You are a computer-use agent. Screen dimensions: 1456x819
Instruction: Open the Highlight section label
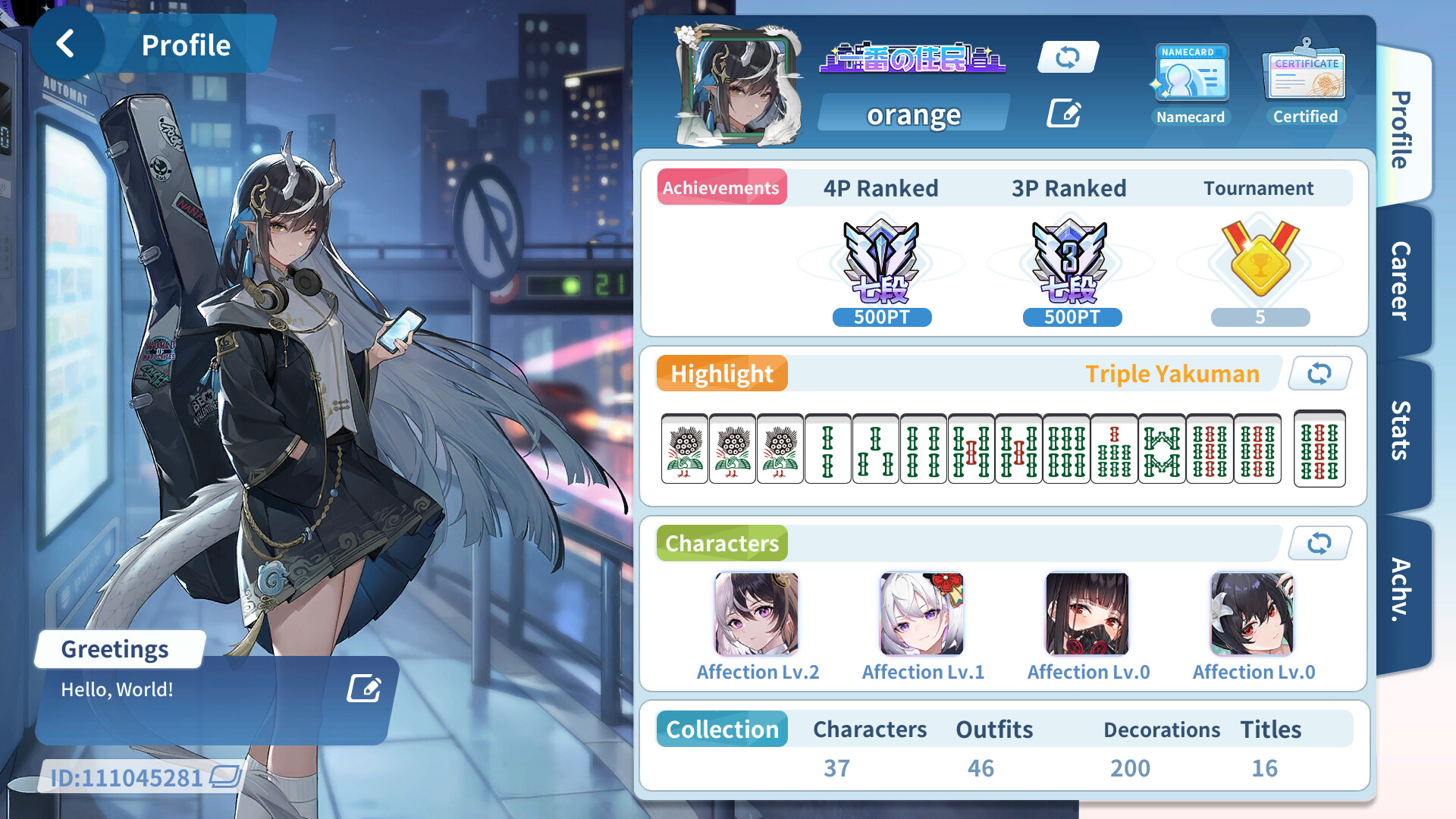(721, 373)
